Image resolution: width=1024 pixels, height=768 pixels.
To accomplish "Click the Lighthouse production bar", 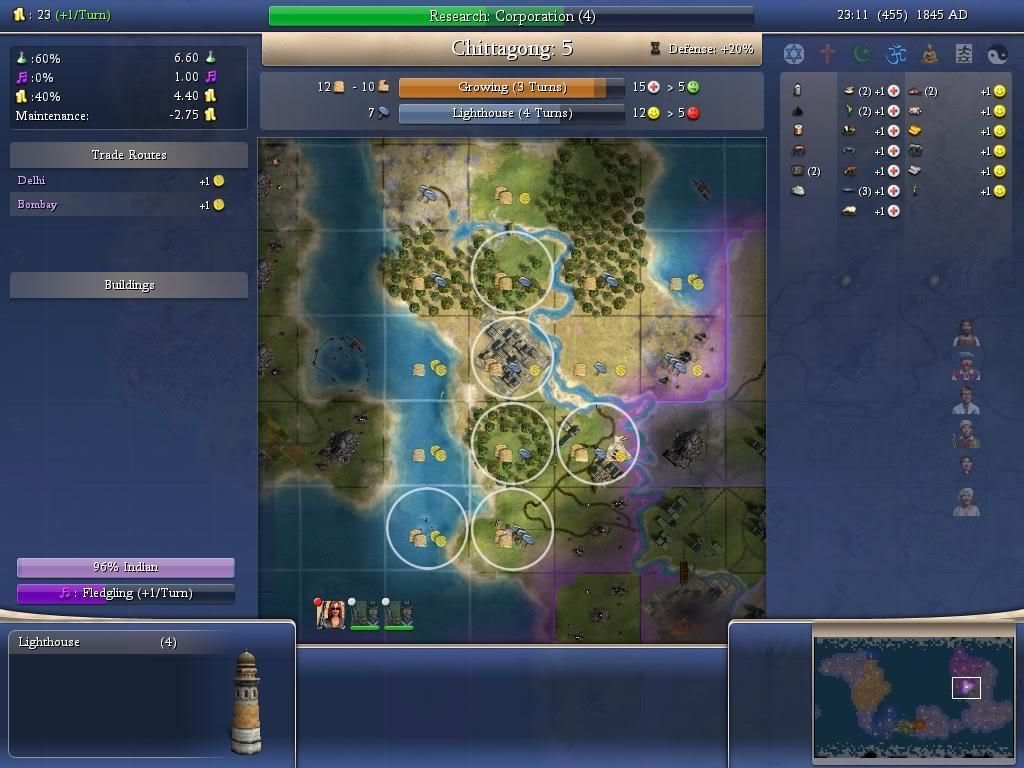I will click(511, 113).
